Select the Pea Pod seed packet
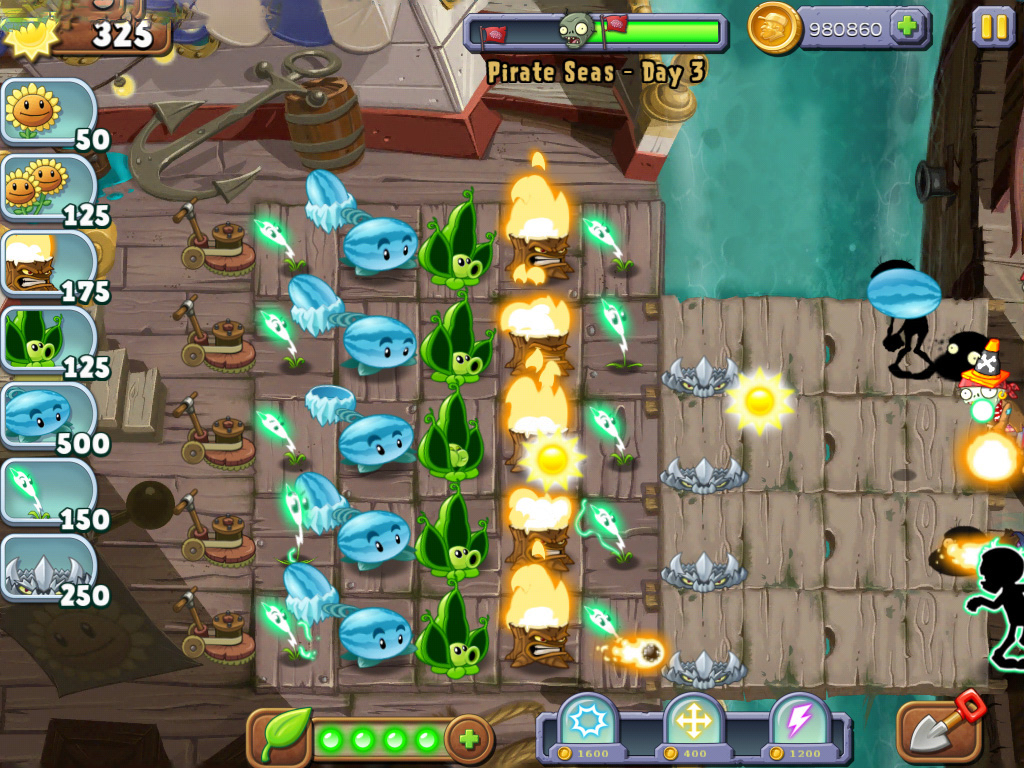1024x768 pixels. [48, 340]
